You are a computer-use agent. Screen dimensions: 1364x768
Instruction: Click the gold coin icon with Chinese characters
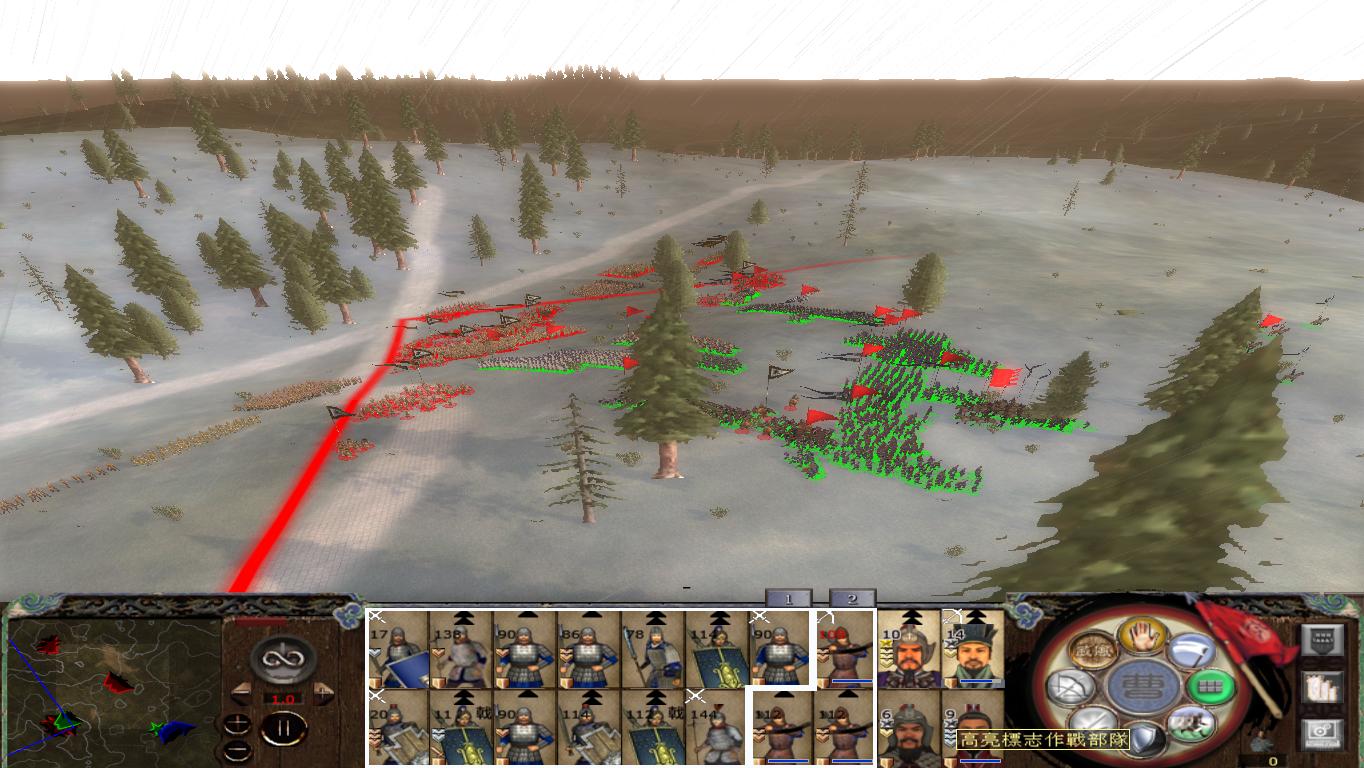1091,649
